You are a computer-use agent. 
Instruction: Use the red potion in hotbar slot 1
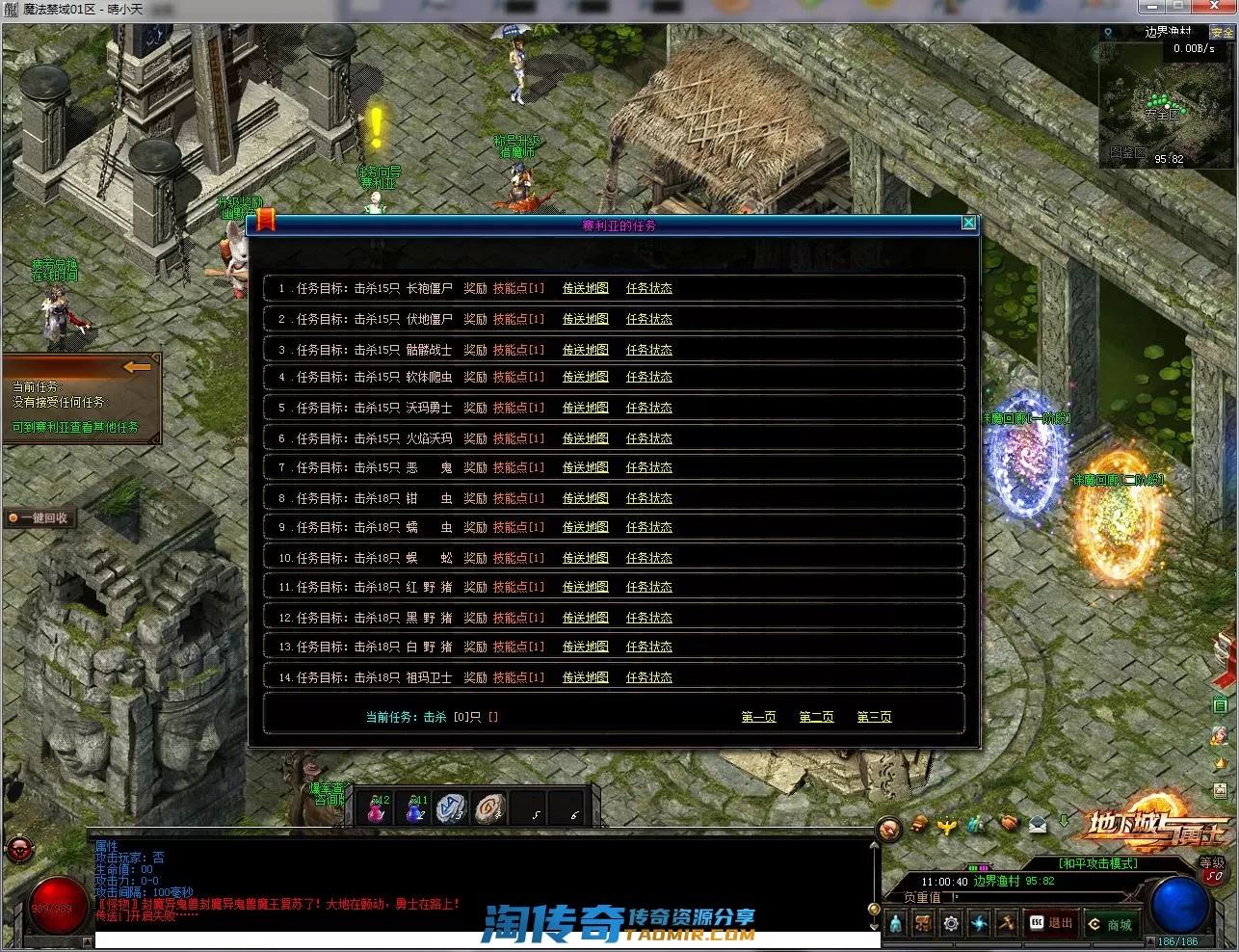point(376,809)
